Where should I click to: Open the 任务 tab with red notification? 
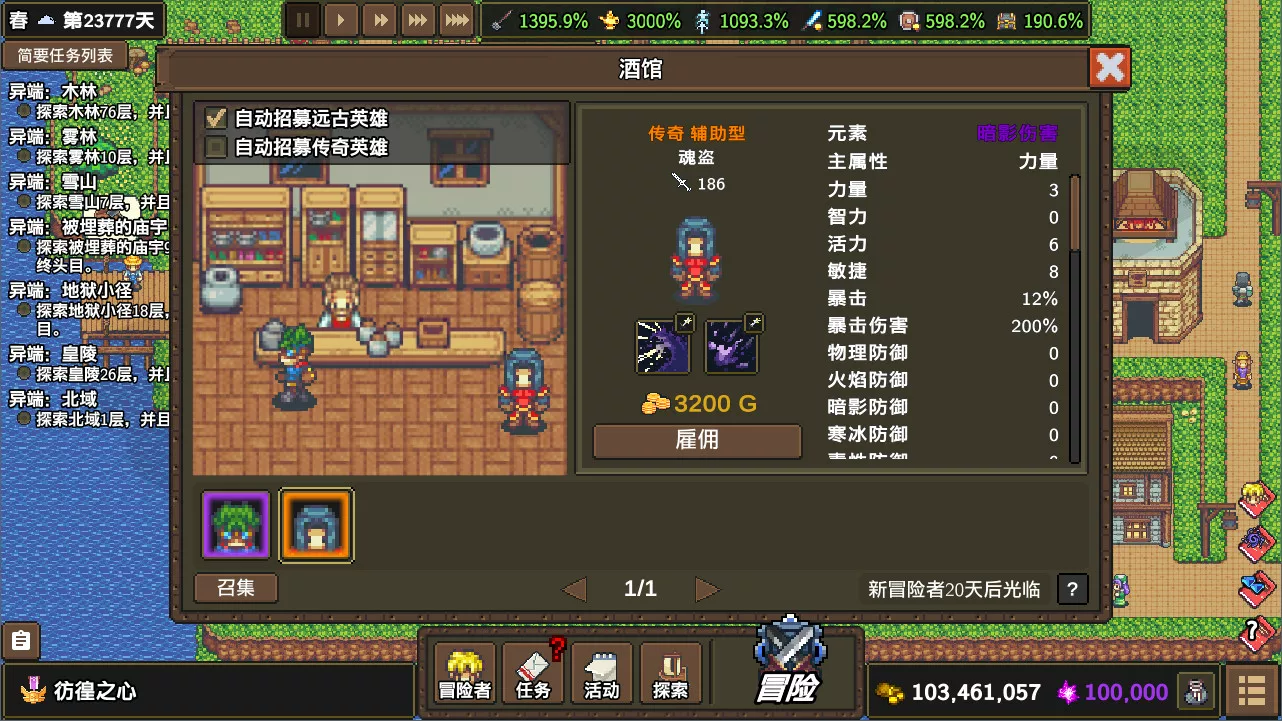(x=533, y=670)
